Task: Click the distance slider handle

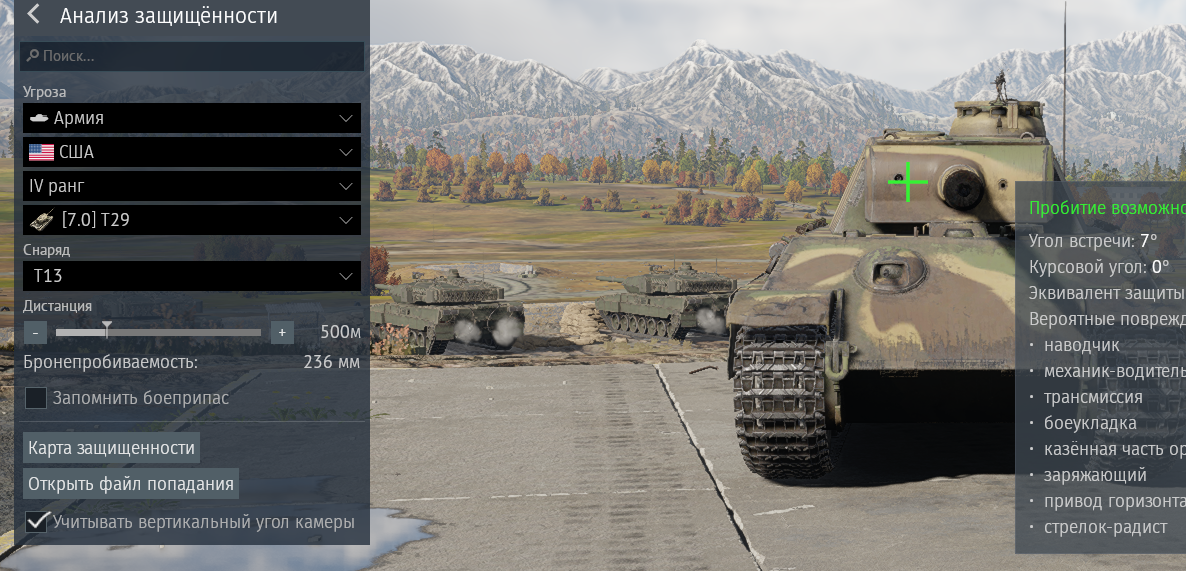Action: pyautogui.click(x=107, y=330)
